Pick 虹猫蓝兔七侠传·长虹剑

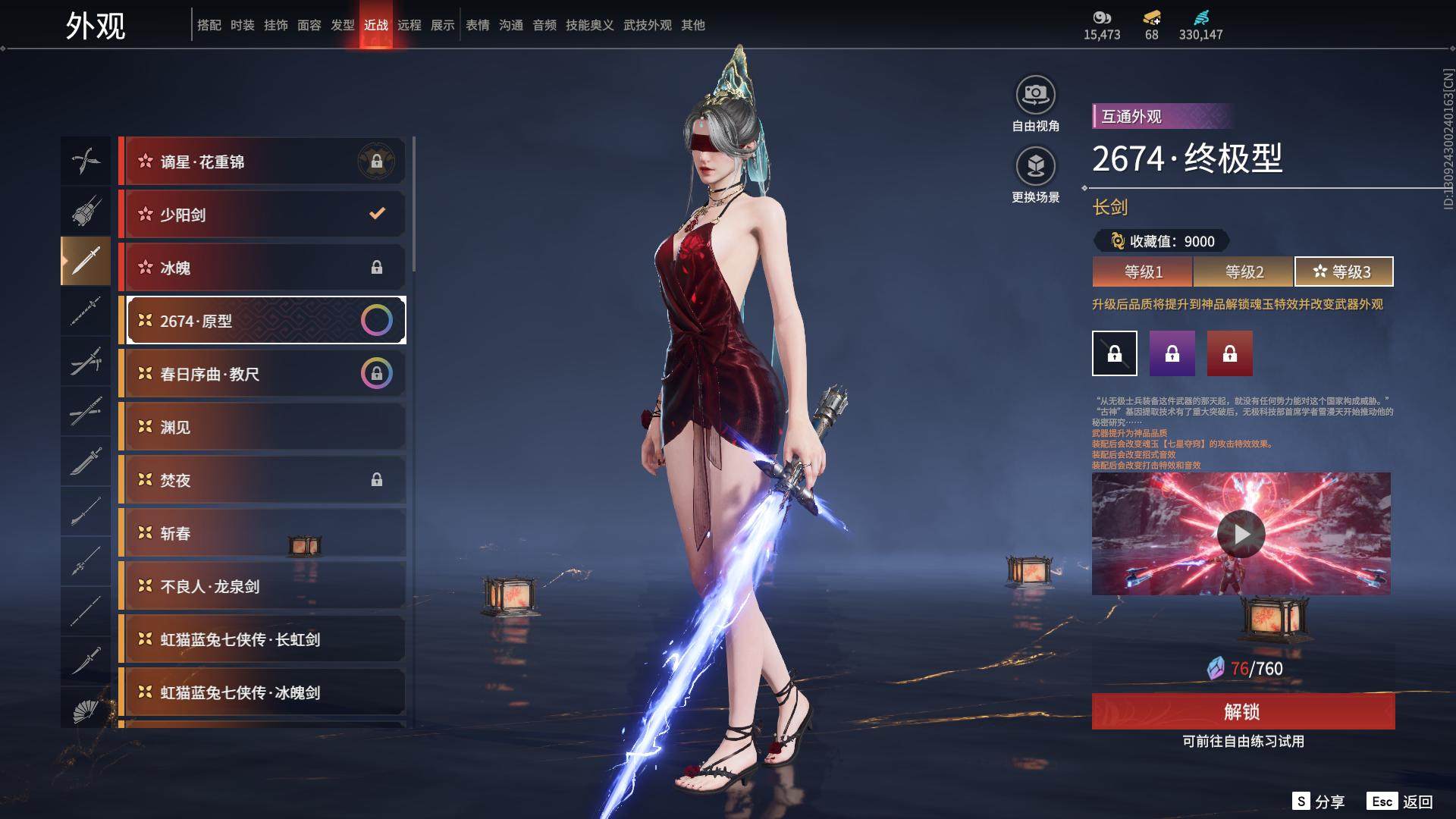pyautogui.click(x=262, y=639)
